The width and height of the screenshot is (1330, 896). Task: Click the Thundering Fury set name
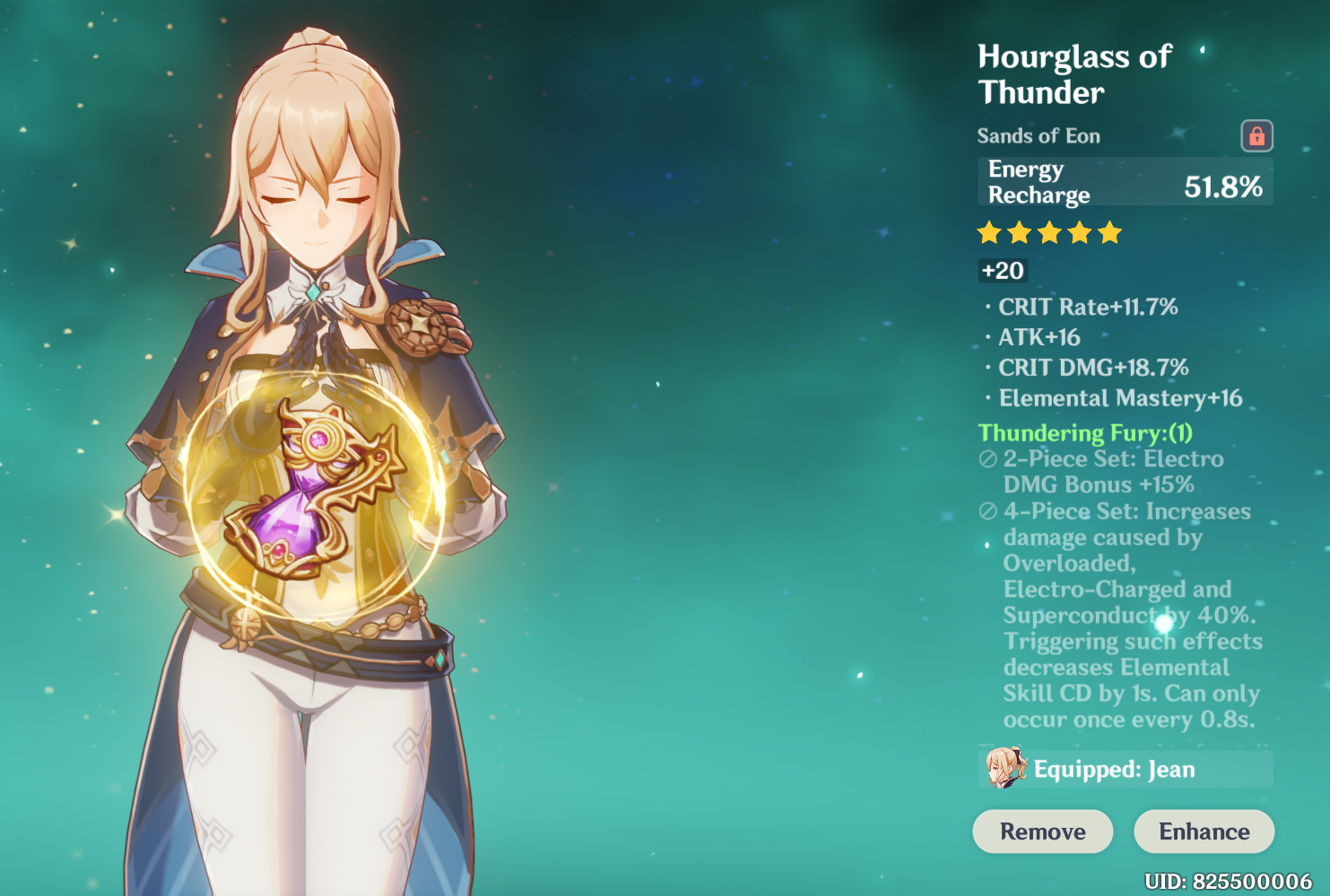tap(1083, 432)
